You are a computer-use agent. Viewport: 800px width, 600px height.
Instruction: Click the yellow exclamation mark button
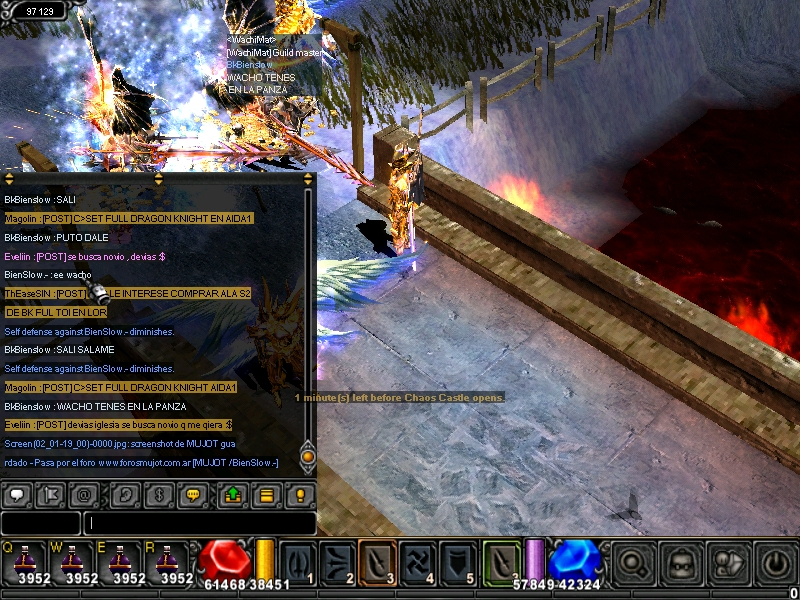(x=300, y=494)
